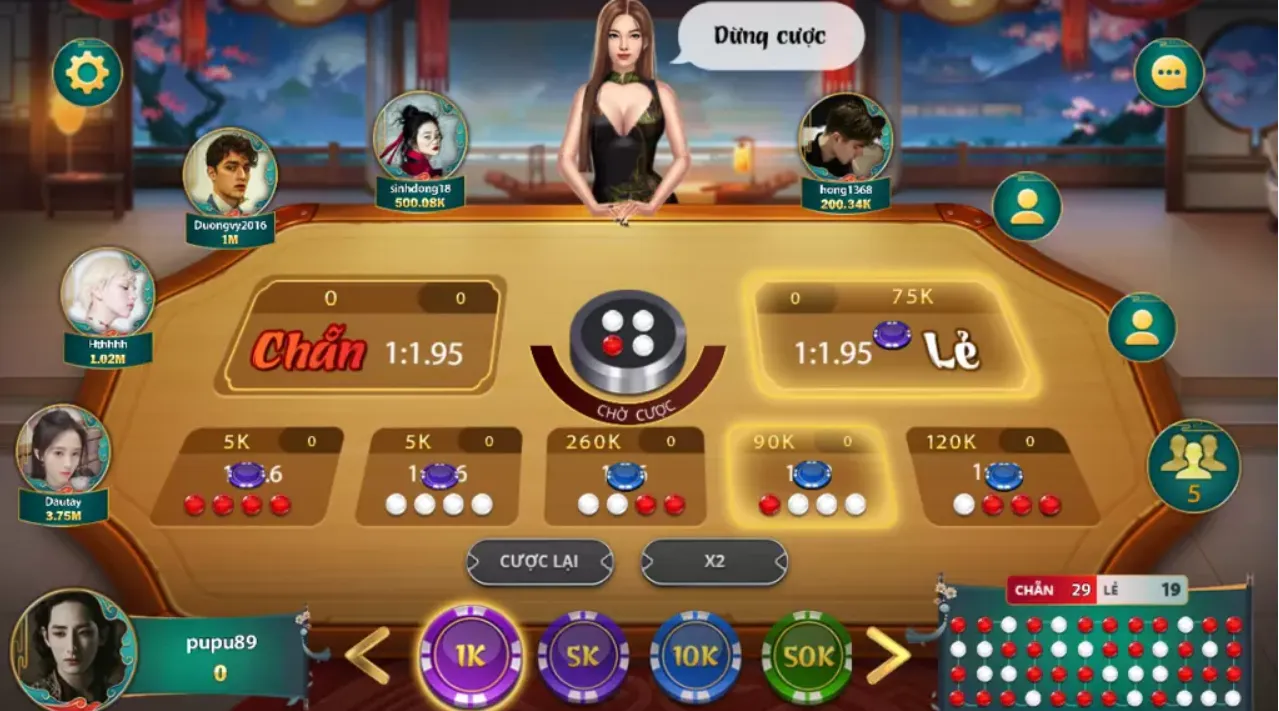Double the bet with X2

714,562
